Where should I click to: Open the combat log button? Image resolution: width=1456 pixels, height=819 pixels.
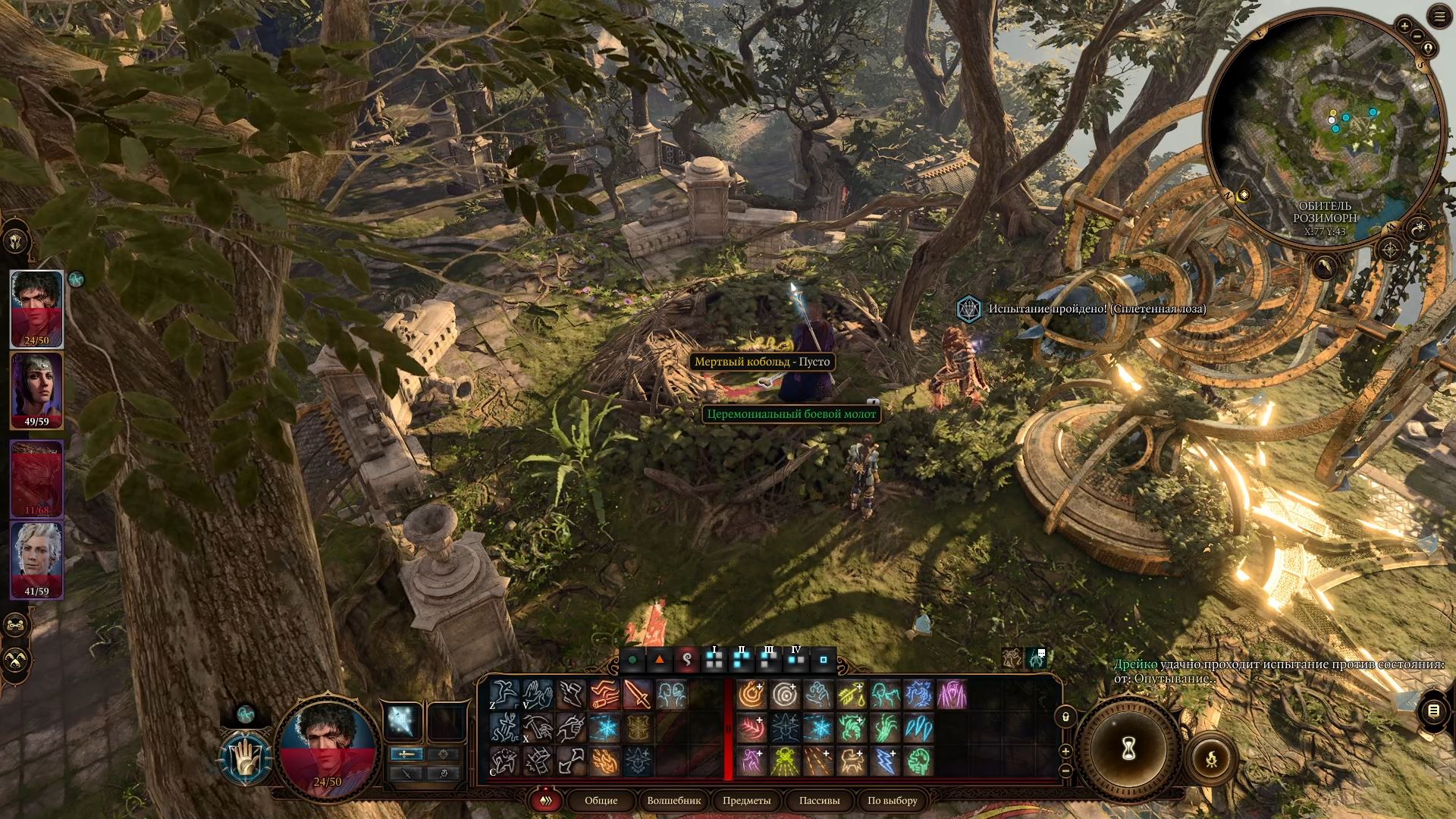pos(1432,711)
